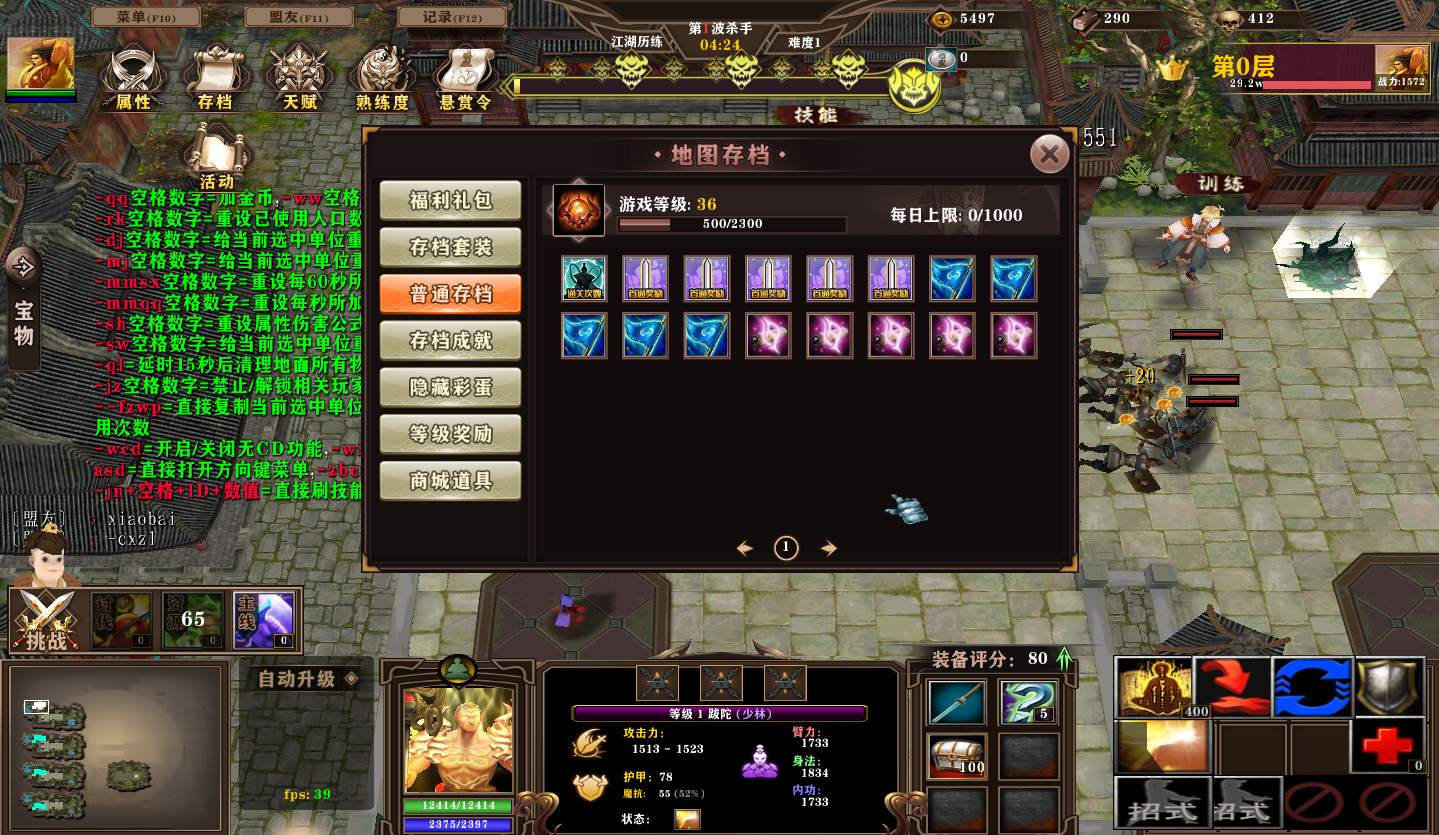The image size is (1439, 835).
Task: Go to the next save page arrow
Action: coord(828,548)
